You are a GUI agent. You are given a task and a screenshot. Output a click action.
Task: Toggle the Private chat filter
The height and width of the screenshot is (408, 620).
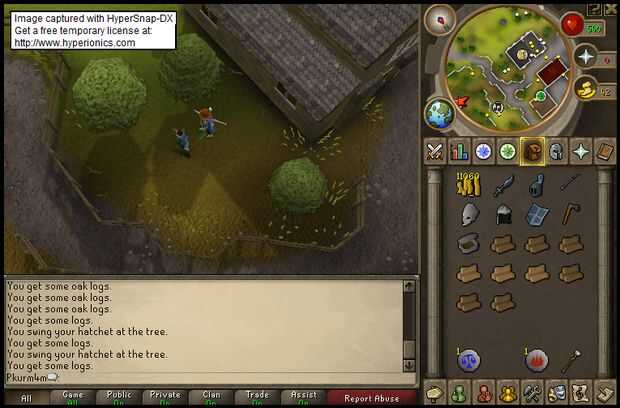[x=165, y=397]
